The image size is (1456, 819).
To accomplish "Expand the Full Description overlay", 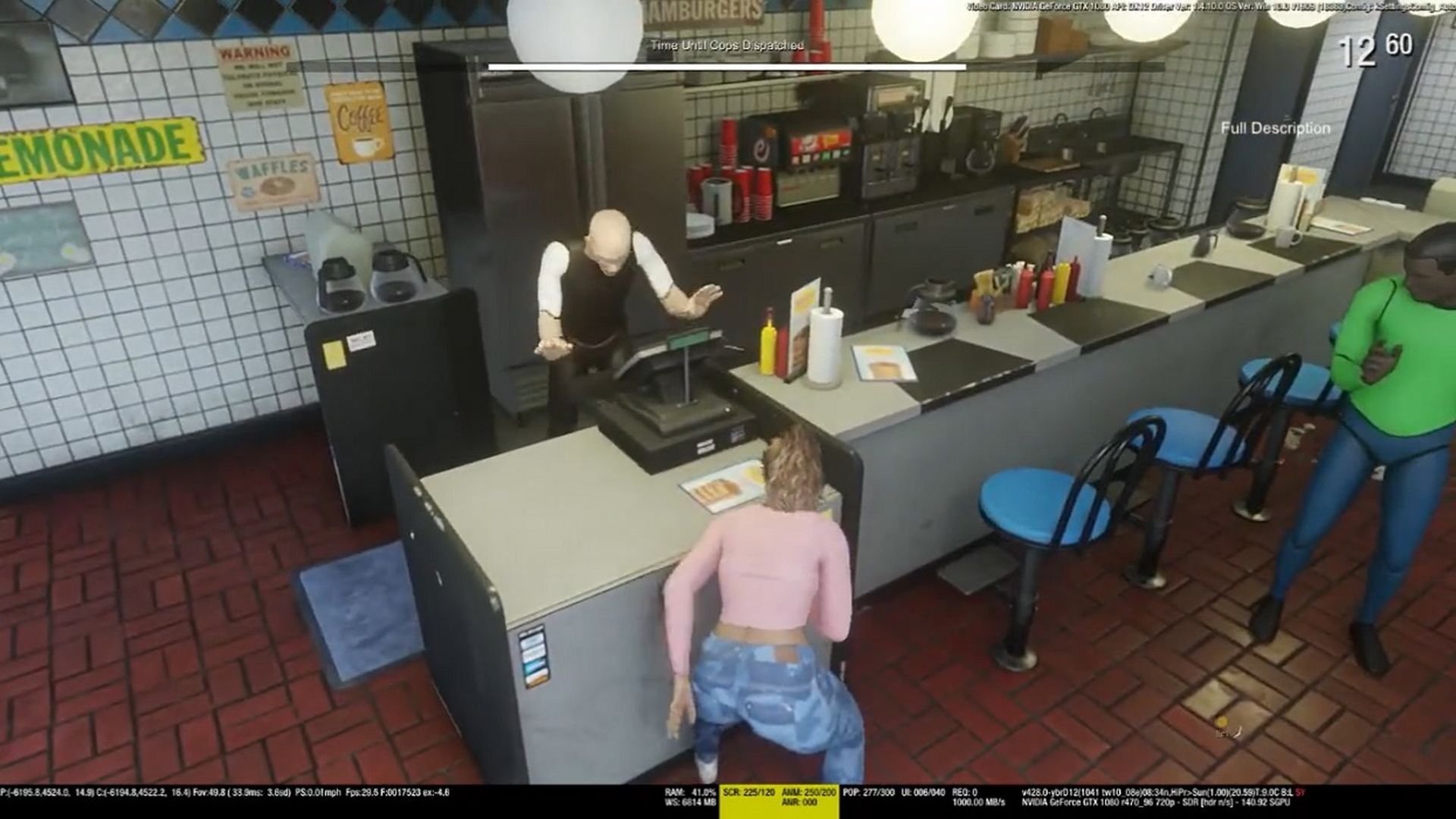I will (1274, 129).
